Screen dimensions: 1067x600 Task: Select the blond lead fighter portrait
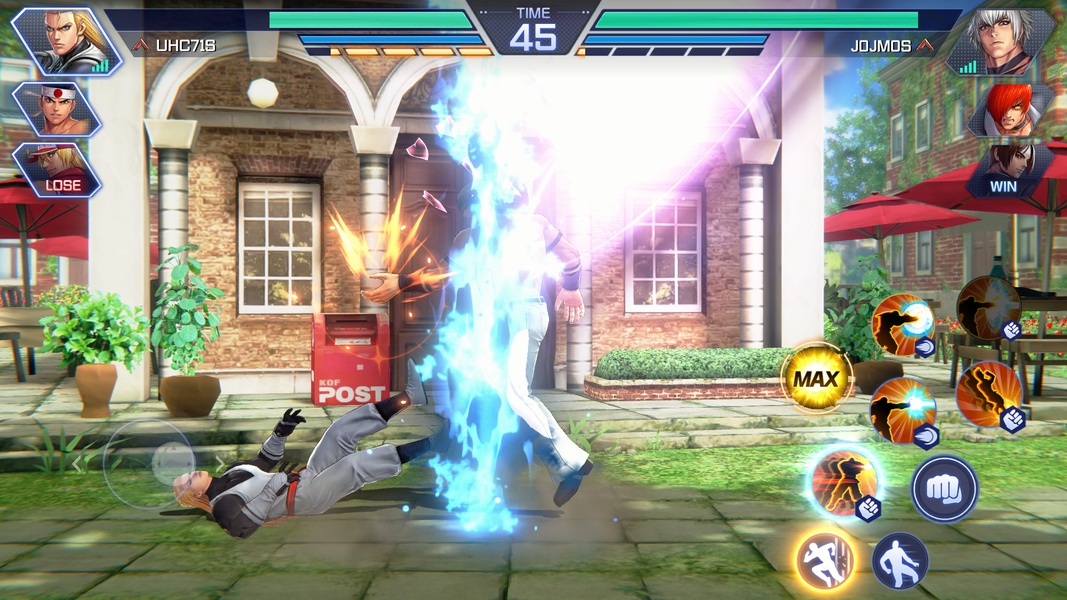pos(64,41)
